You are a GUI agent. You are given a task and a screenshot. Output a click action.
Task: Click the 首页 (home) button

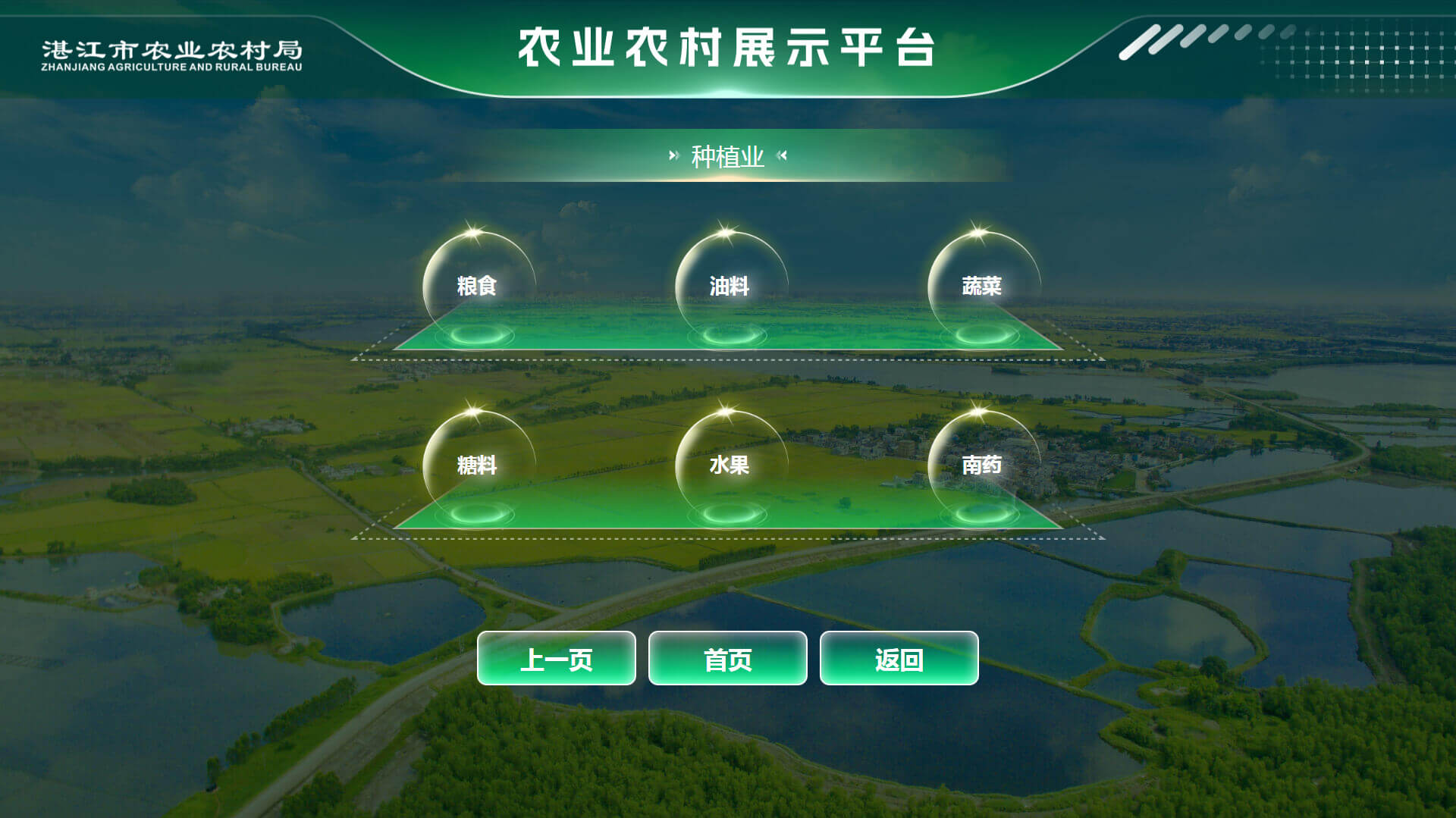728,659
